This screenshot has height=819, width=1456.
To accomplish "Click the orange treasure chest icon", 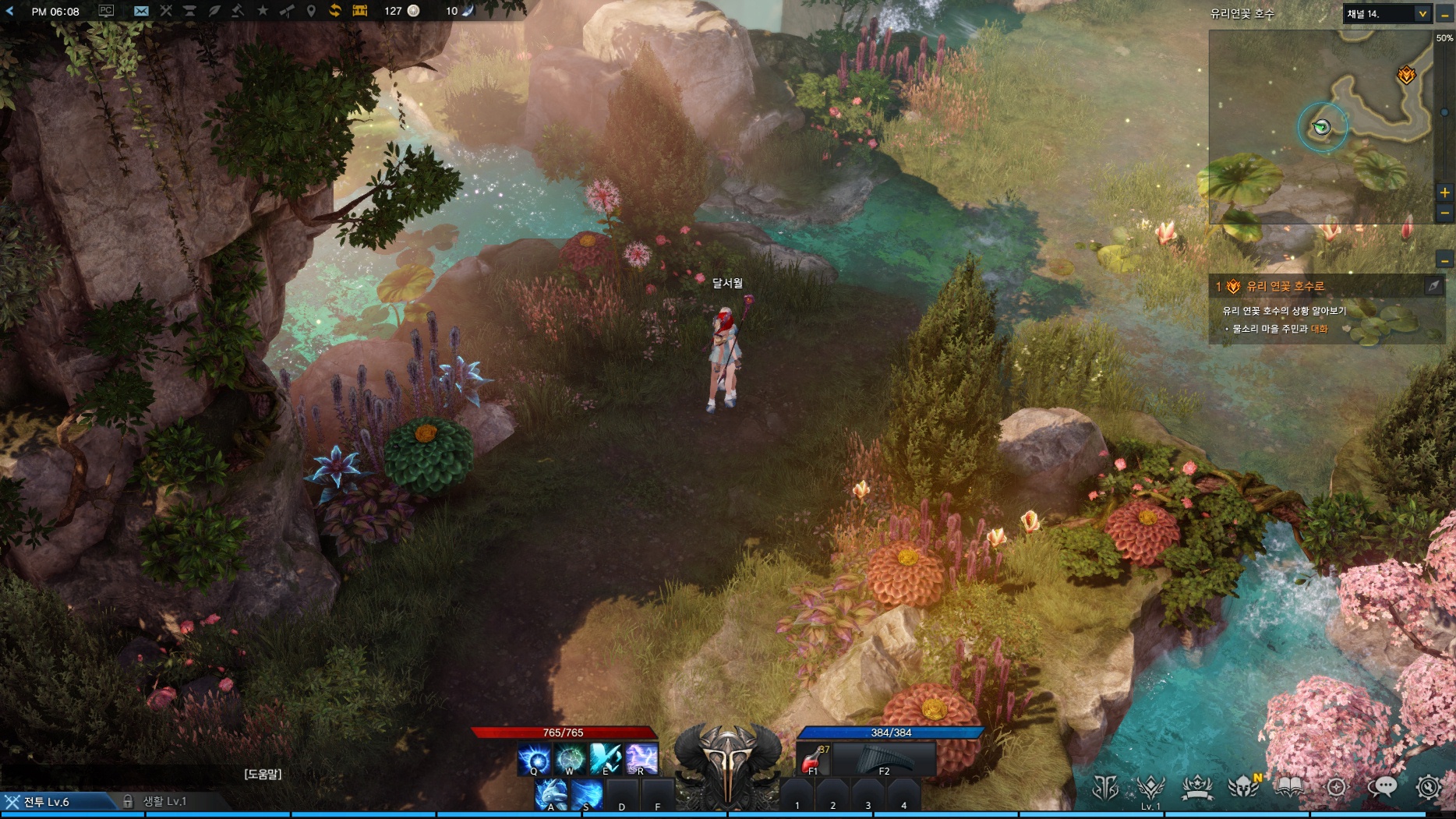I will click(359, 11).
